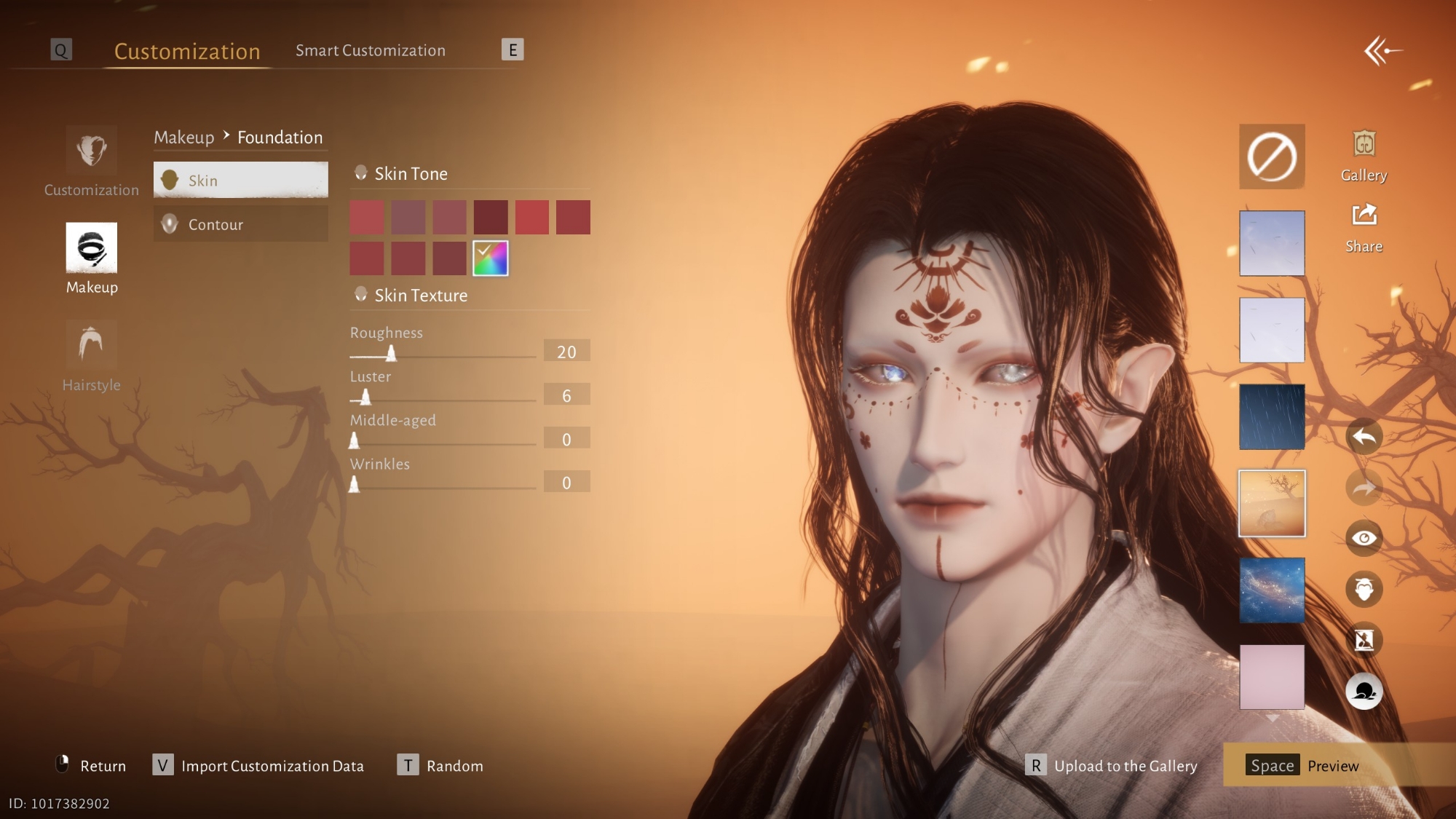Pick the darkest maroon skin tone swatch
This screenshot has height=819, width=1456.
(491, 217)
